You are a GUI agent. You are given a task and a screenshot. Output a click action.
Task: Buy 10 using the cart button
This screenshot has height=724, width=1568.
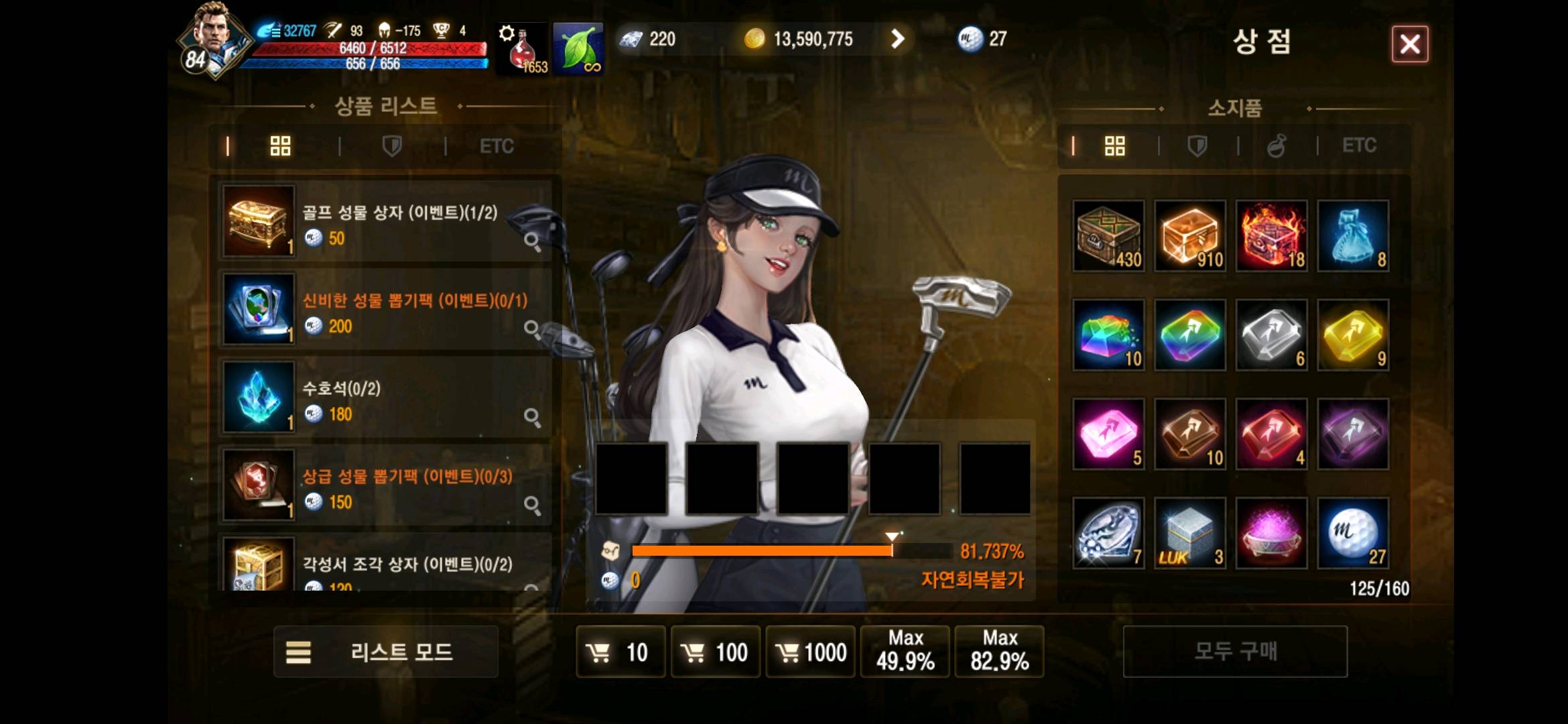(620, 652)
